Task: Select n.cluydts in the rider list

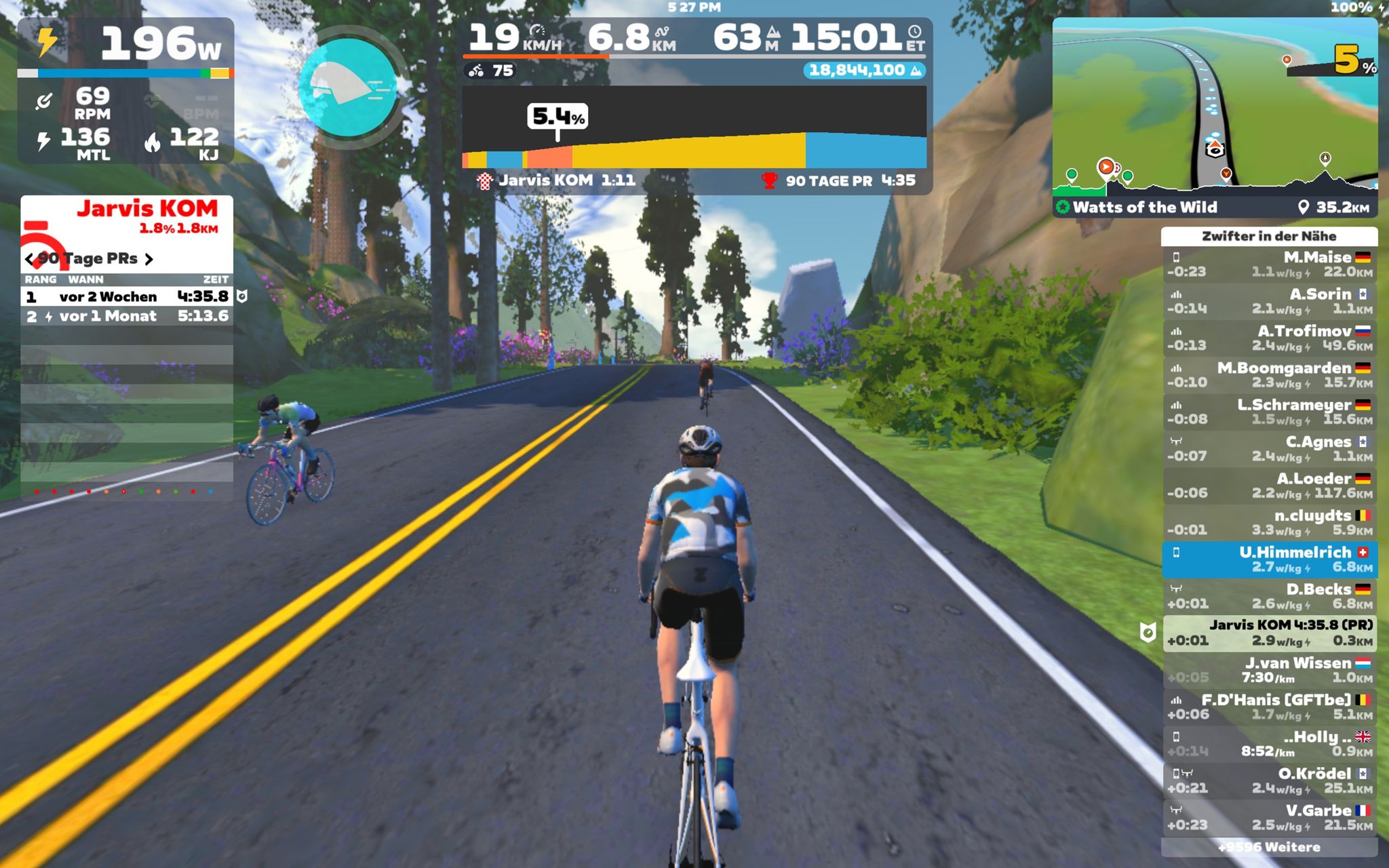Action: (x=1269, y=522)
